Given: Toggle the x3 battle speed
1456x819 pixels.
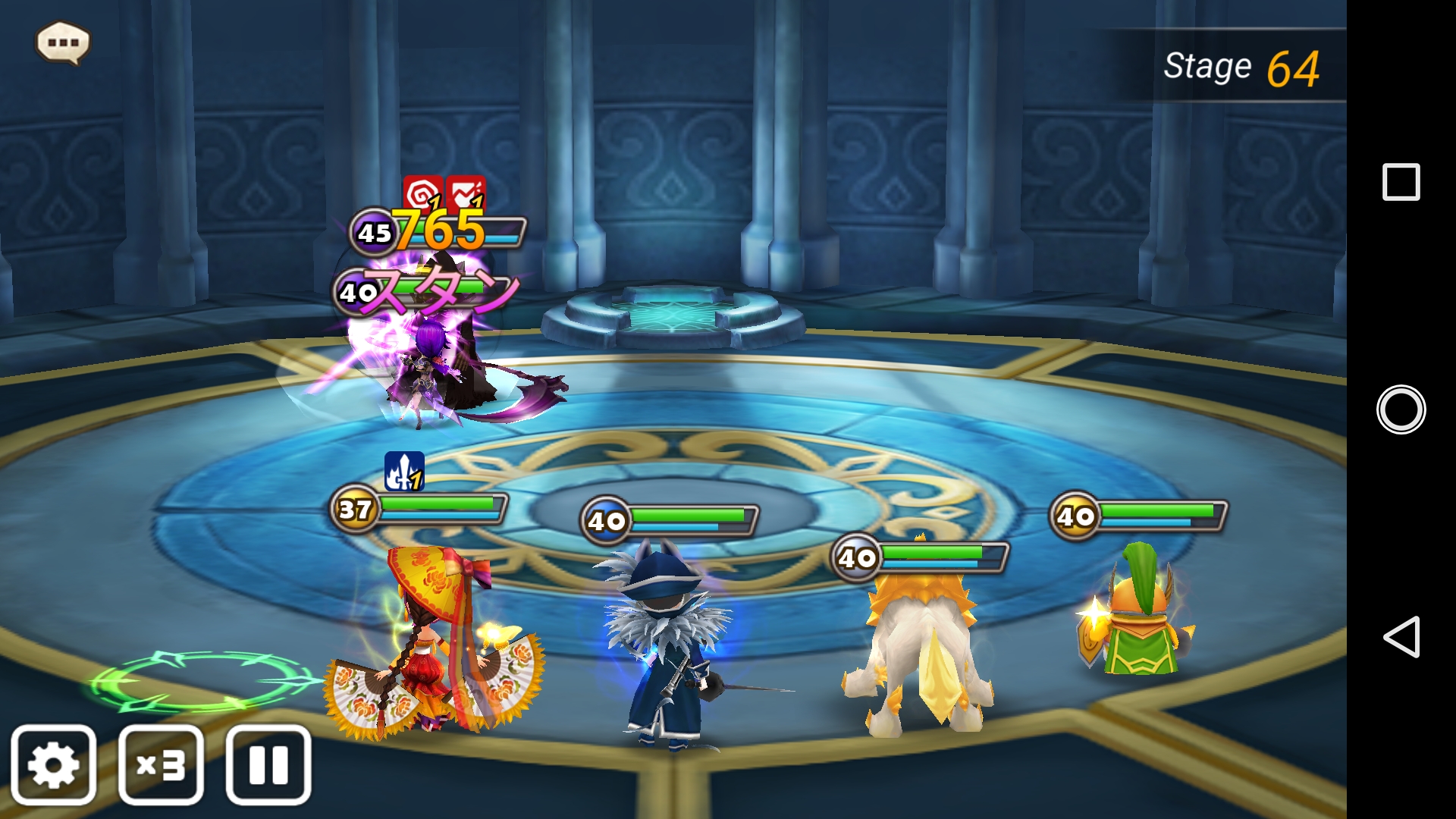Looking at the screenshot, I should click(x=161, y=764).
